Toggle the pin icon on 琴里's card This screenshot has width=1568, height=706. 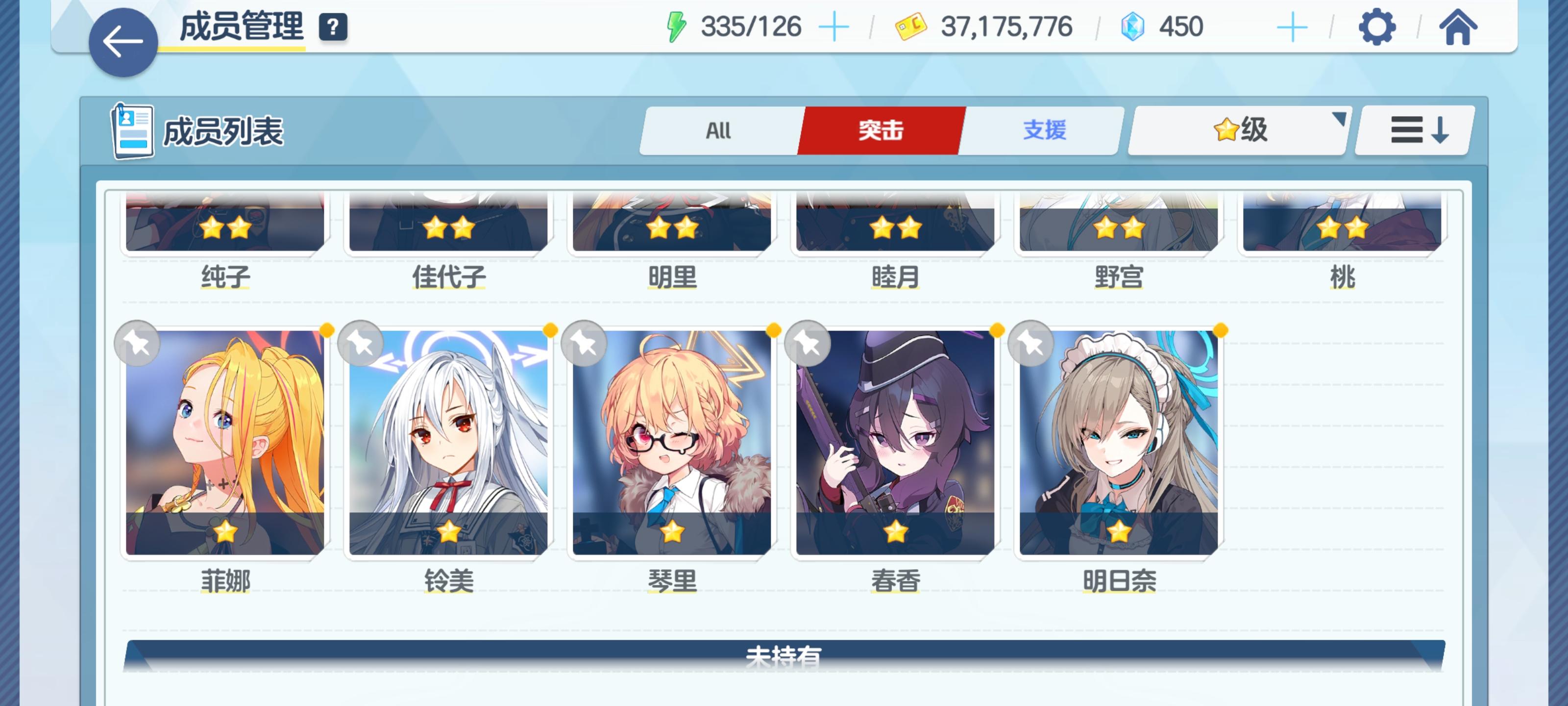tap(585, 344)
